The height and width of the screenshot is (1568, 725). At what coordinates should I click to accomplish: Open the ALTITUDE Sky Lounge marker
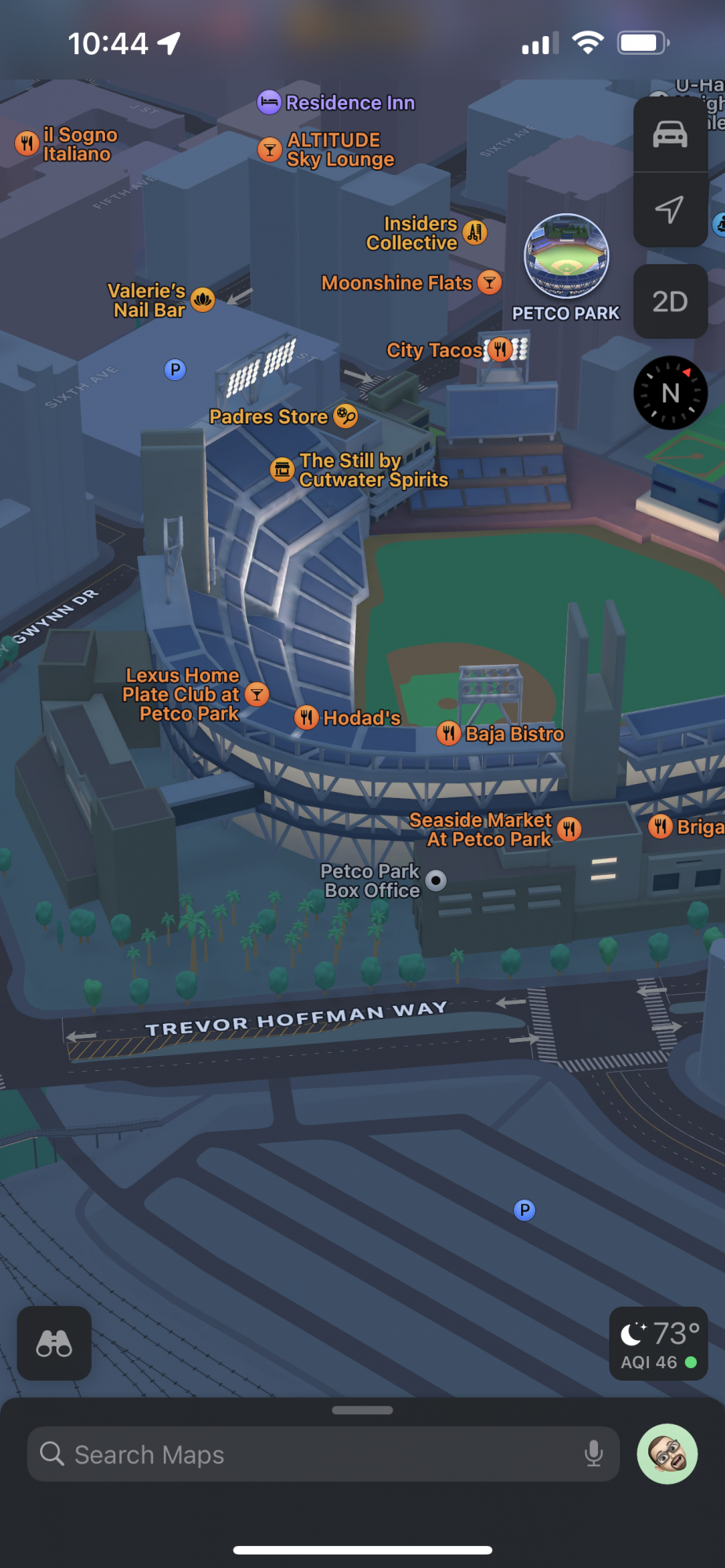(270, 149)
